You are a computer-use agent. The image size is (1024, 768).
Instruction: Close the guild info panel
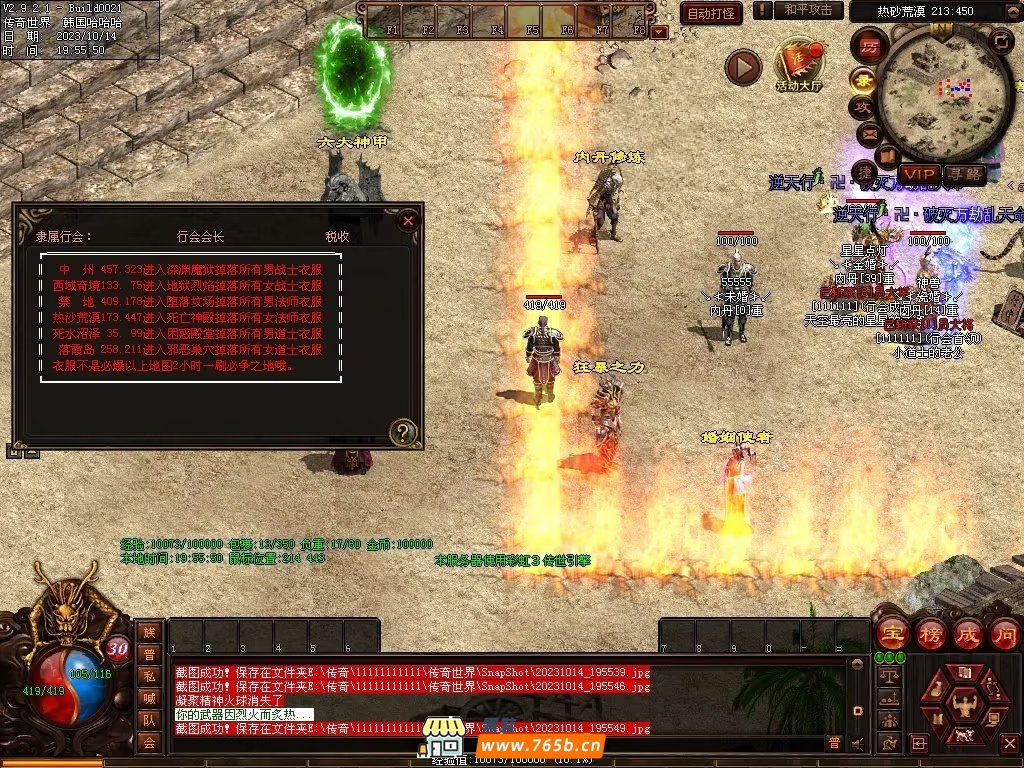click(x=407, y=221)
